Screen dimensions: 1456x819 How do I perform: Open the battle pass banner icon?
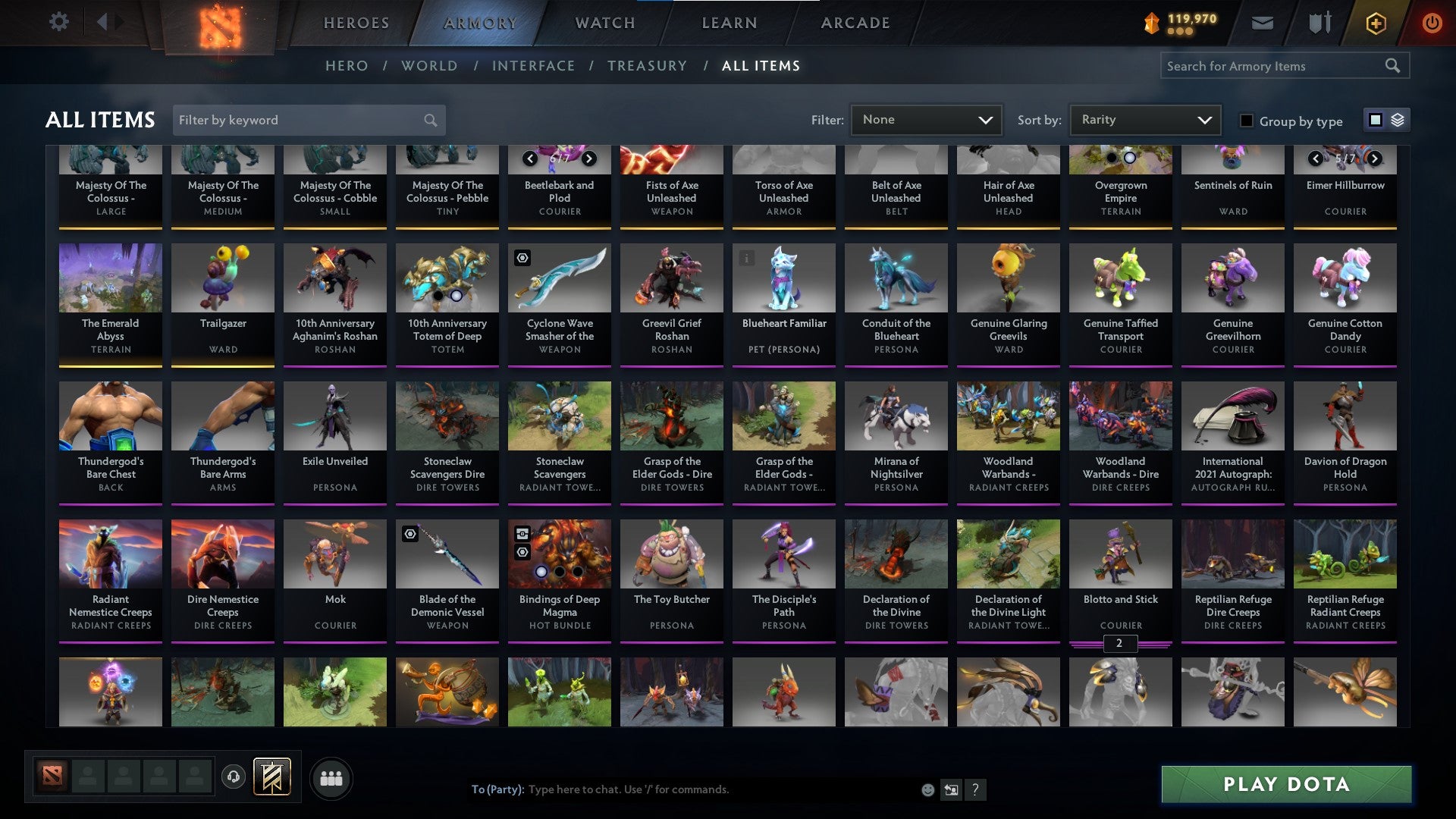pyautogui.click(x=273, y=777)
